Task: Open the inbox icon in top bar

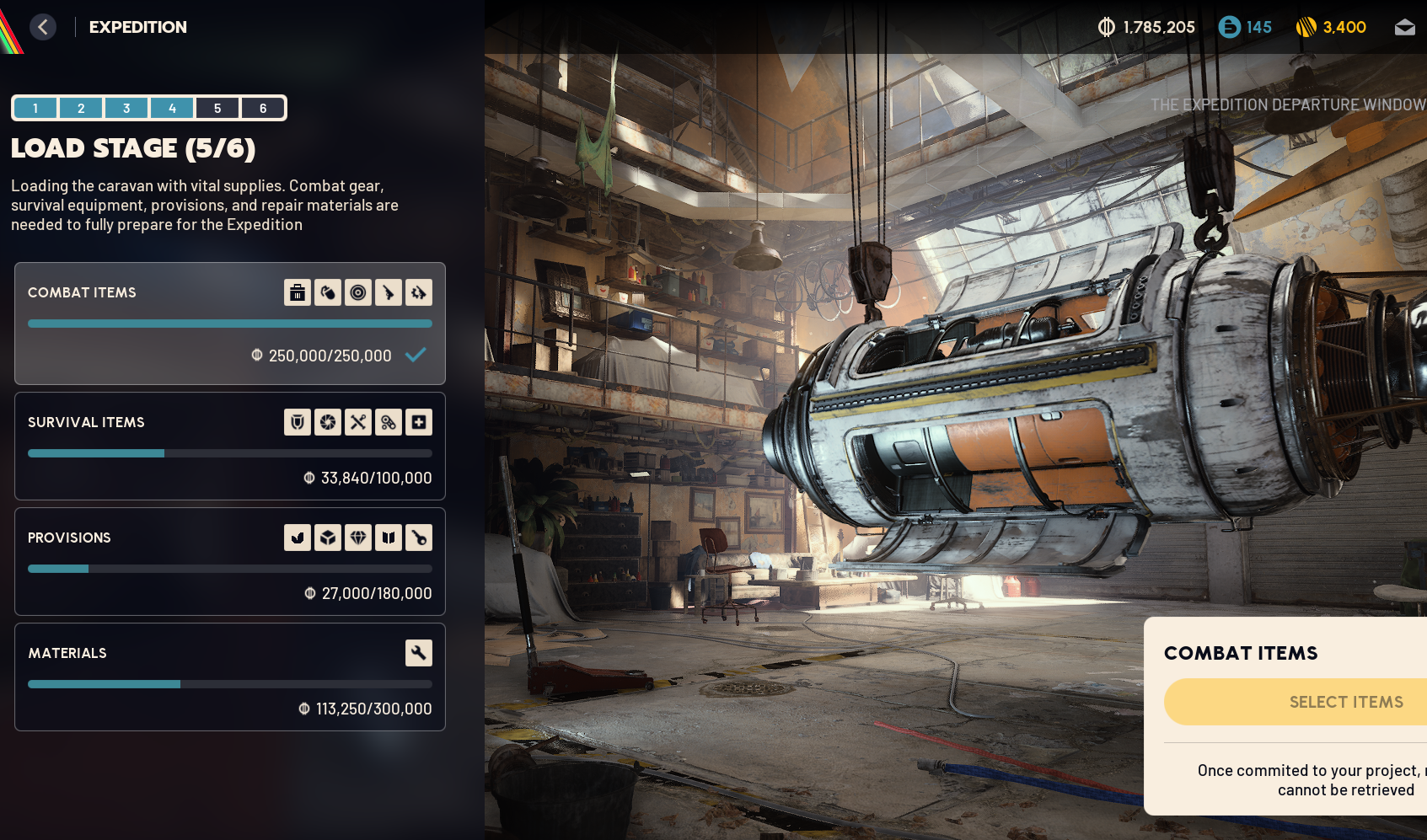Action: [1404, 28]
